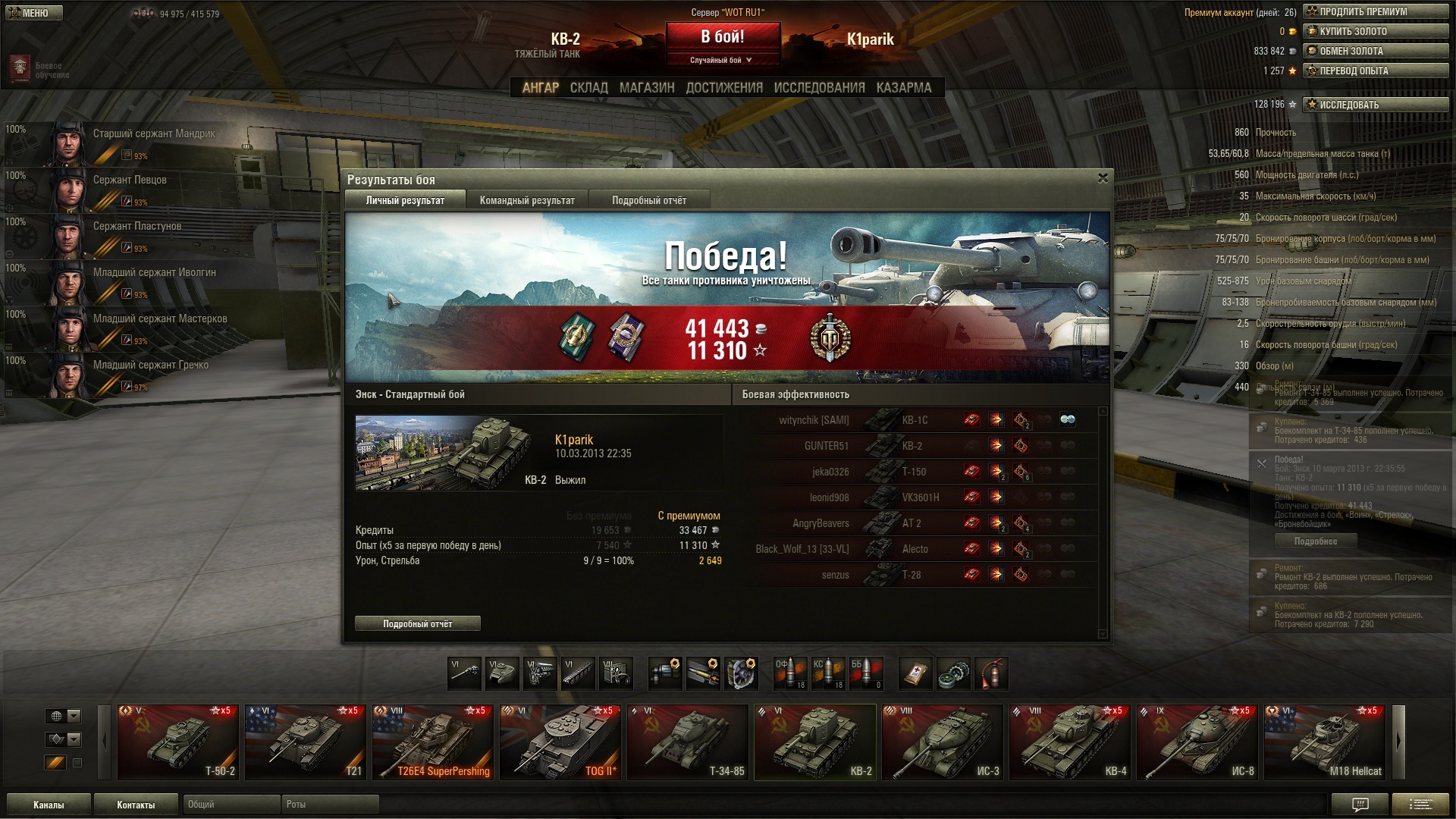Open the ИССЛЕДОВАНИЯ tech tree
Viewport: 1456px width, 819px height.
(x=819, y=88)
